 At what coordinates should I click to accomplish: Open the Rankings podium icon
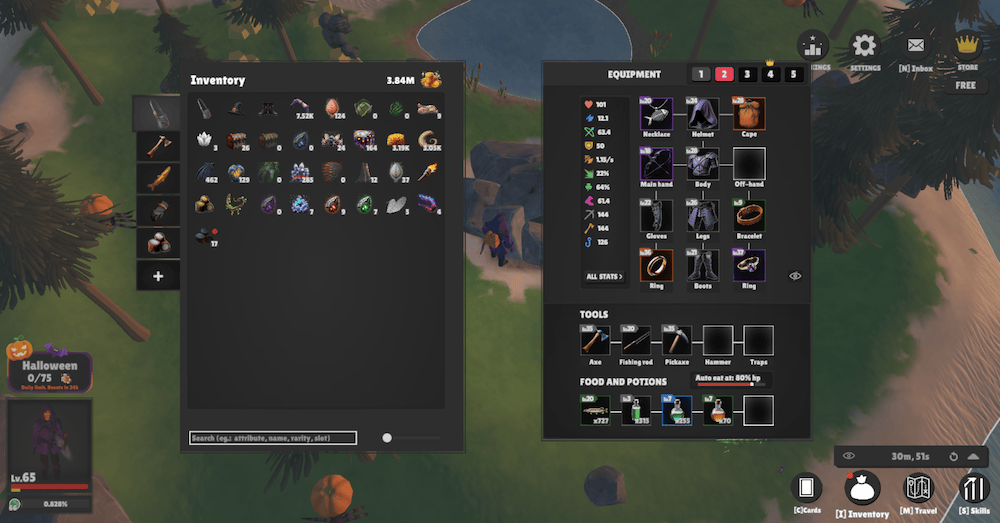(x=812, y=45)
